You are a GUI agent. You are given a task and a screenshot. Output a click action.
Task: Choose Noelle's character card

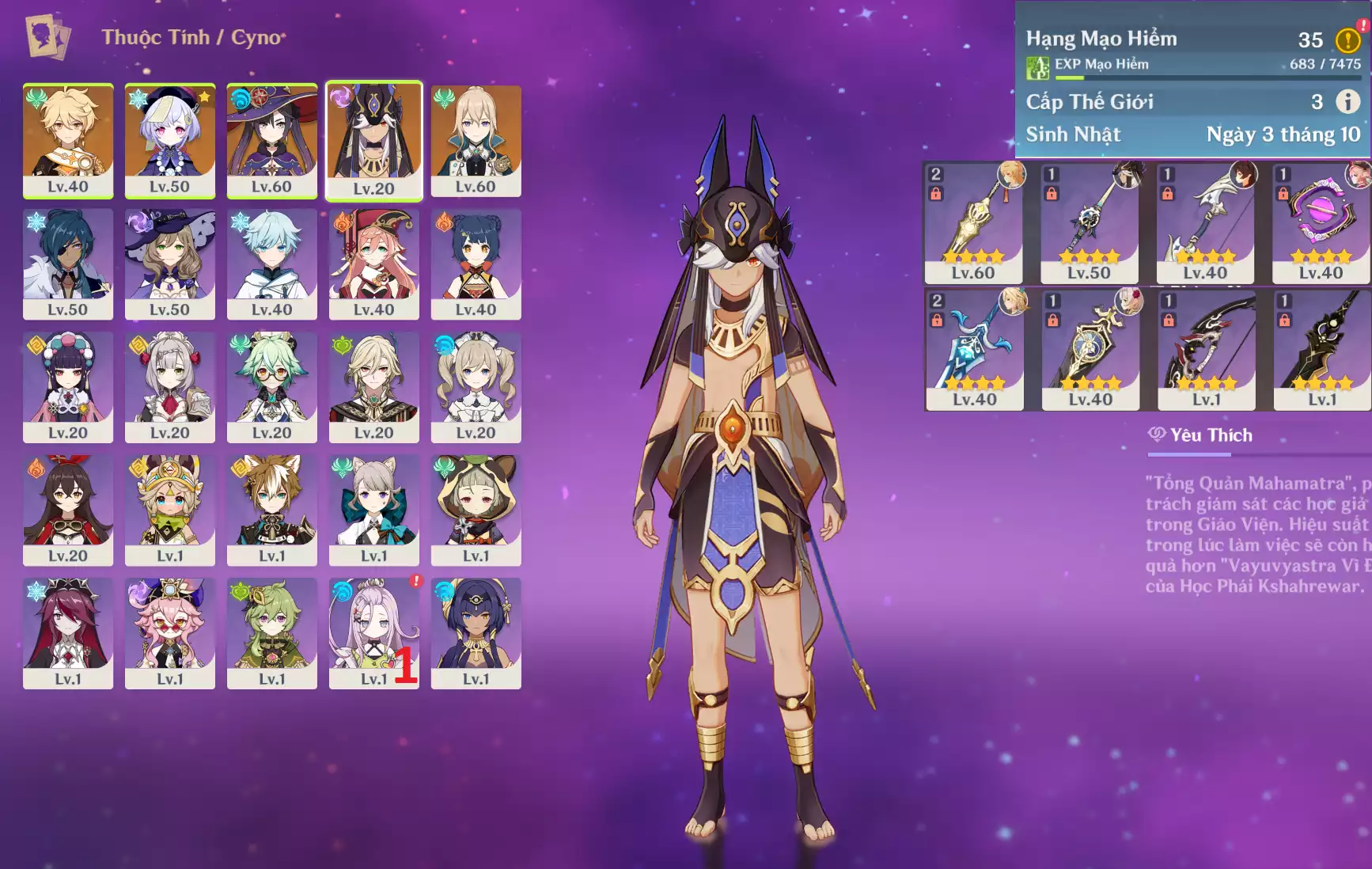click(x=170, y=387)
